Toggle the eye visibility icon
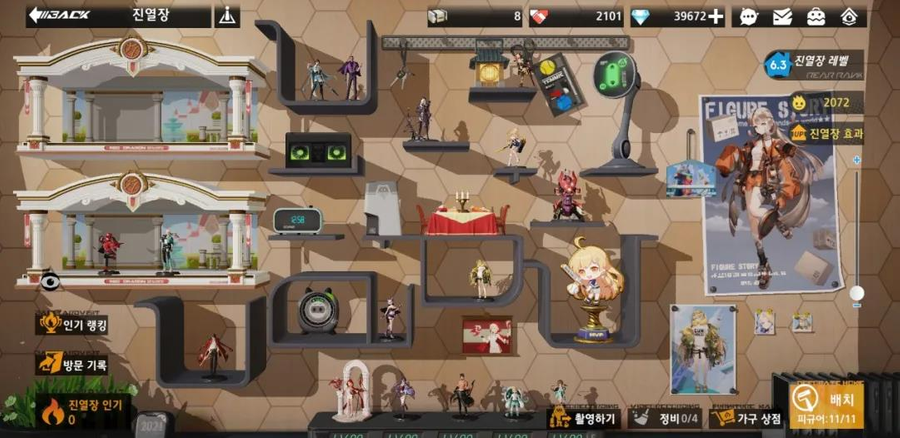The image size is (900, 438). (x=48, y=282)
